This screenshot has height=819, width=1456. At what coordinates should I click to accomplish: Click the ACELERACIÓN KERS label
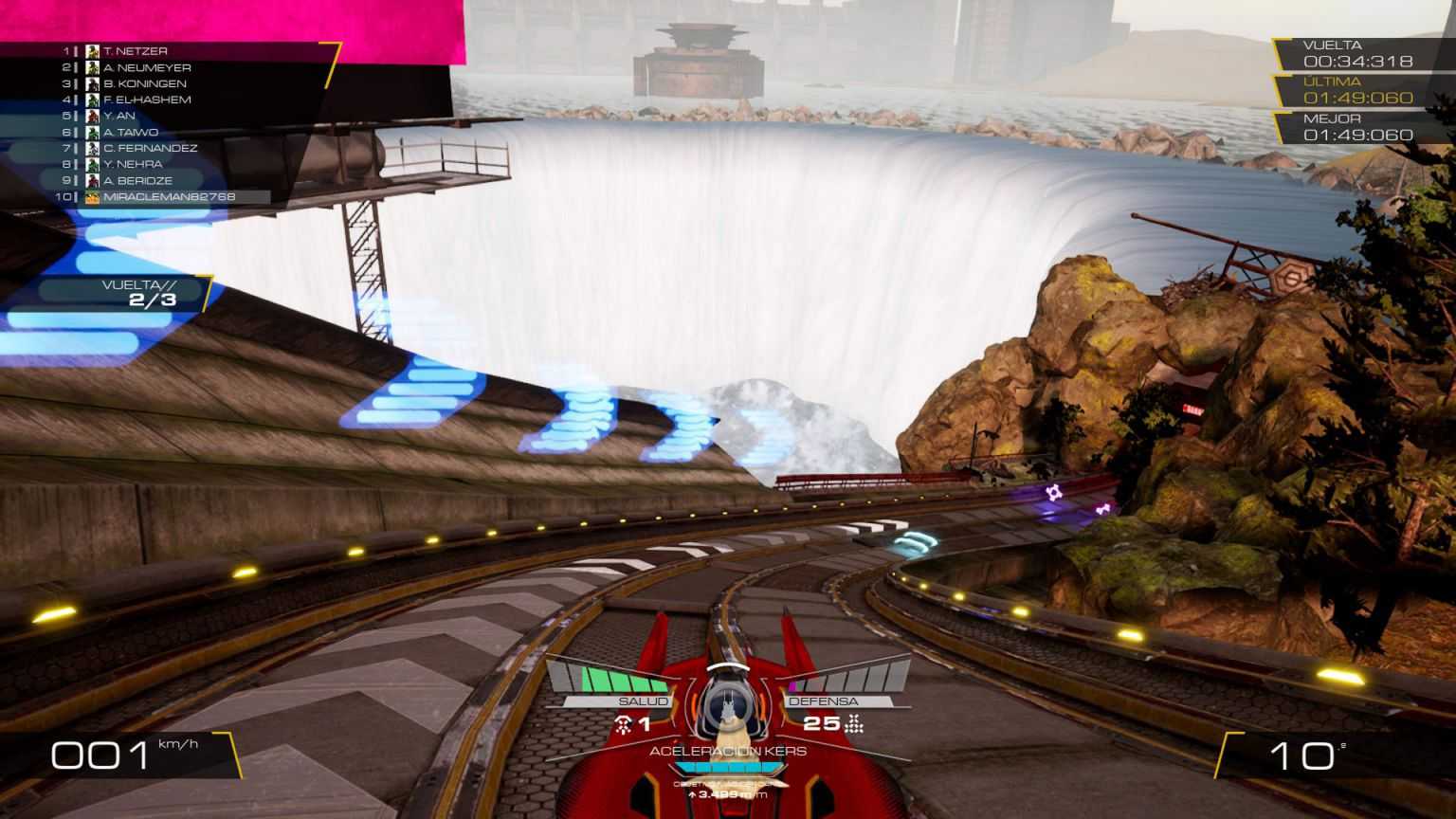[728, 752]
